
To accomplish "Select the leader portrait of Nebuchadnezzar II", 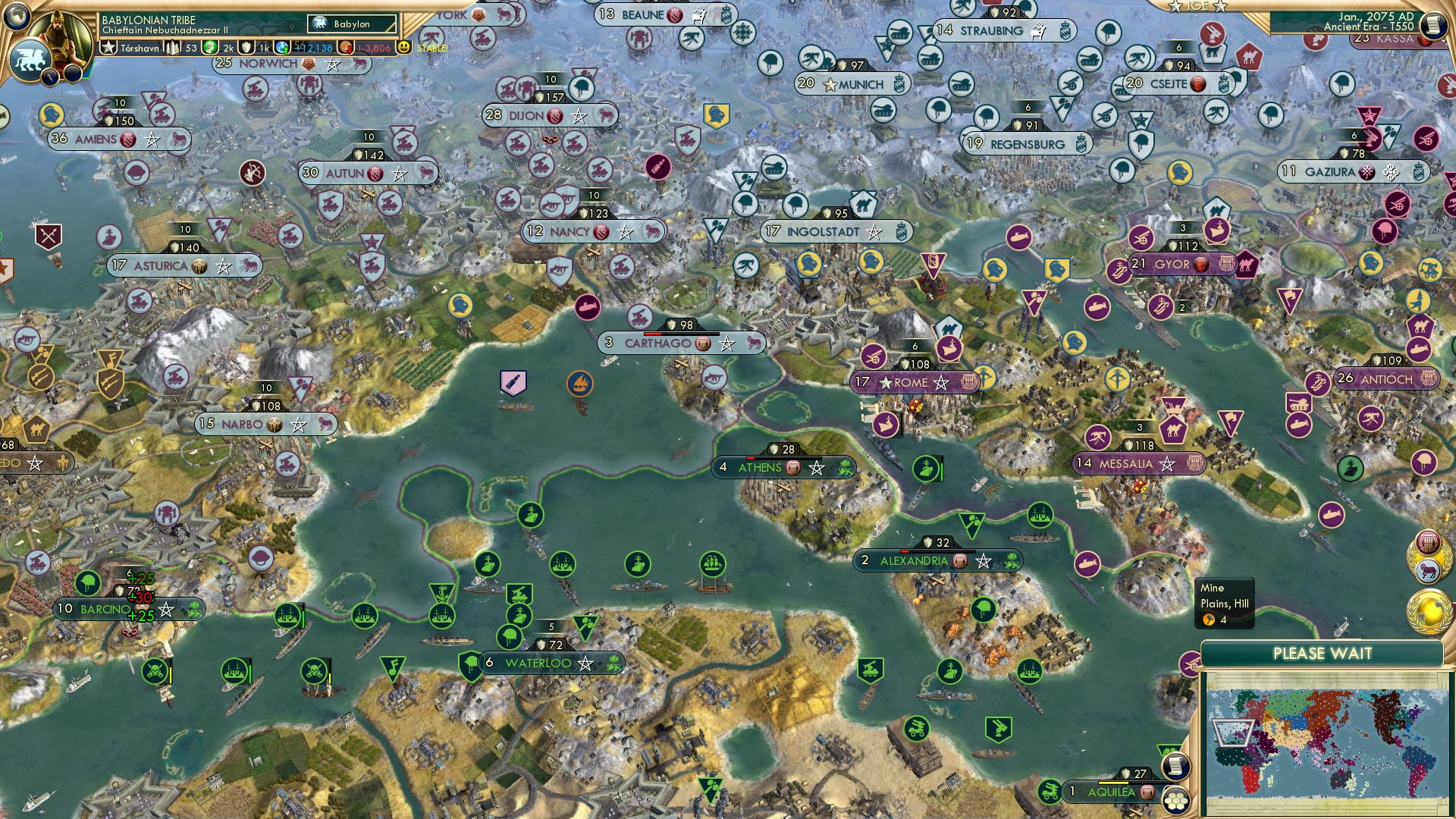I will coord(61,32).
